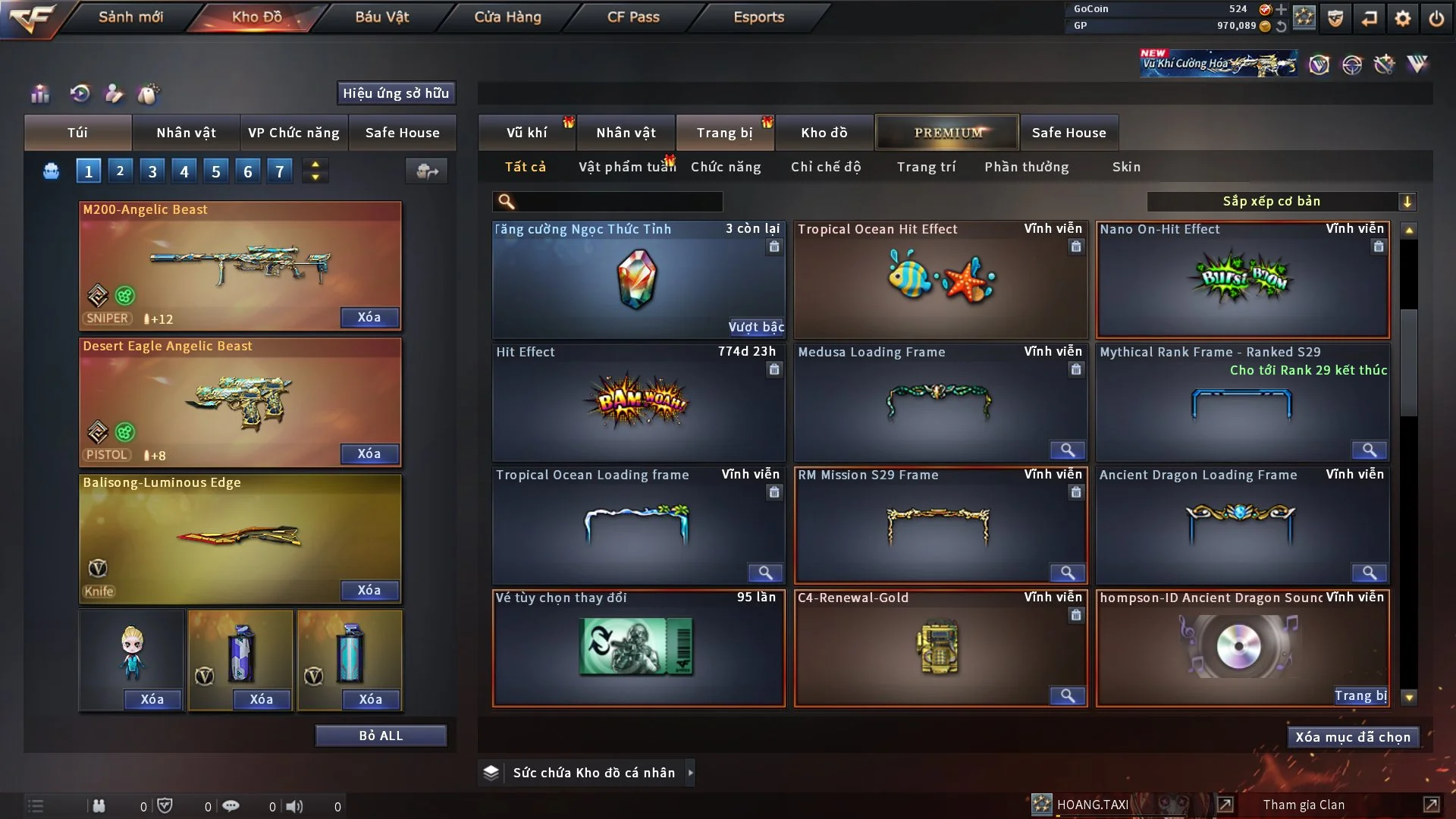The image size is (1456, 819).
Task: Click Tham gia Clan at the bottom
Action: (x=1304, y=805)
